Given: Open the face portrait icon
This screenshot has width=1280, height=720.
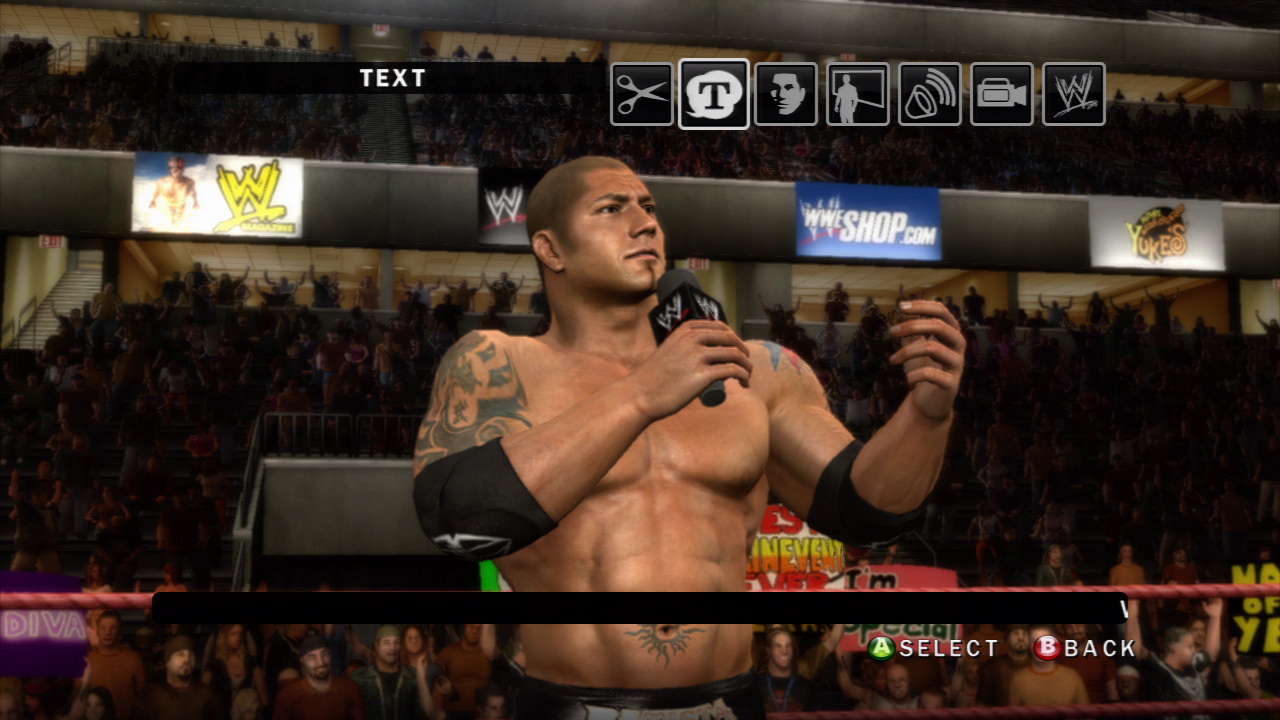Looking at the screenshot, I should 786,94.
